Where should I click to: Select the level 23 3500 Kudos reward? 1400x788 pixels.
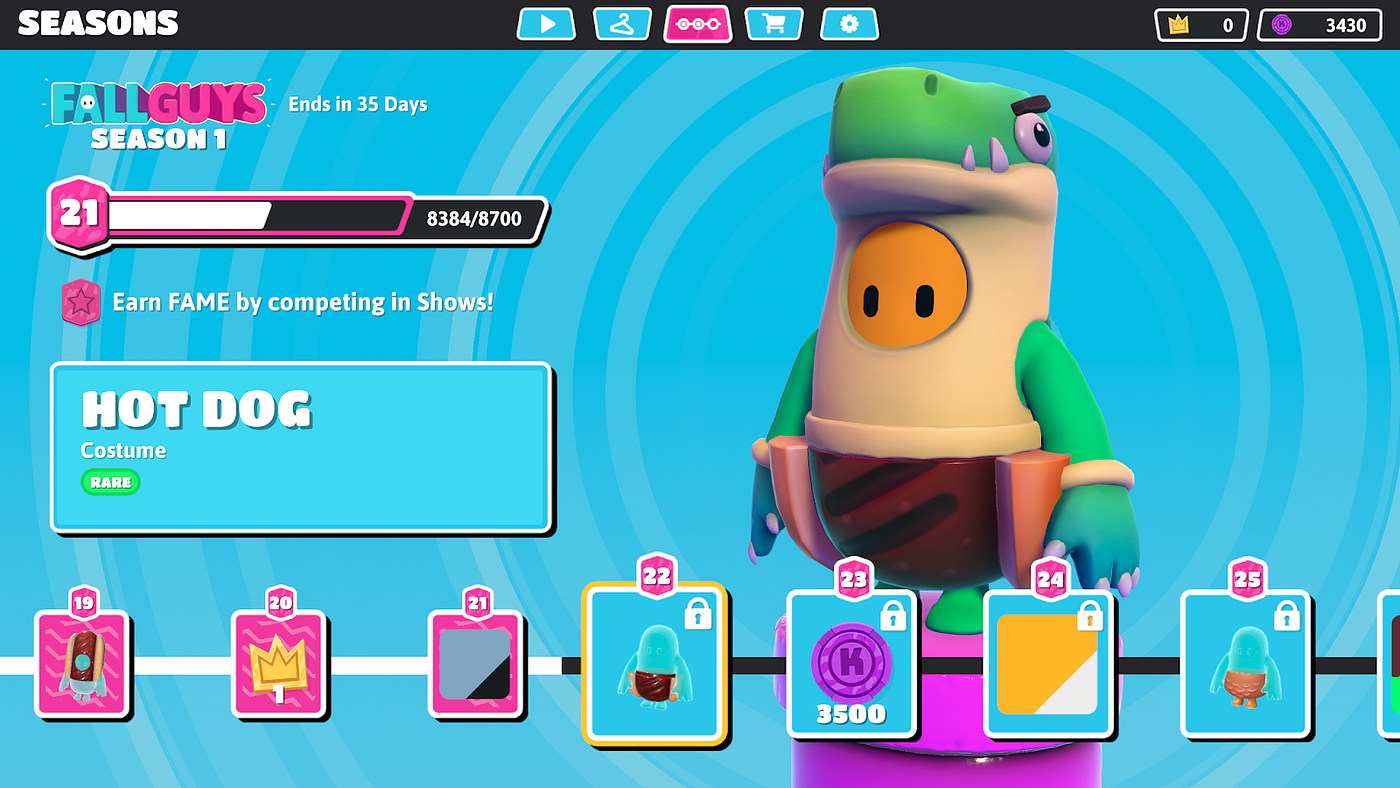[852, 663]
